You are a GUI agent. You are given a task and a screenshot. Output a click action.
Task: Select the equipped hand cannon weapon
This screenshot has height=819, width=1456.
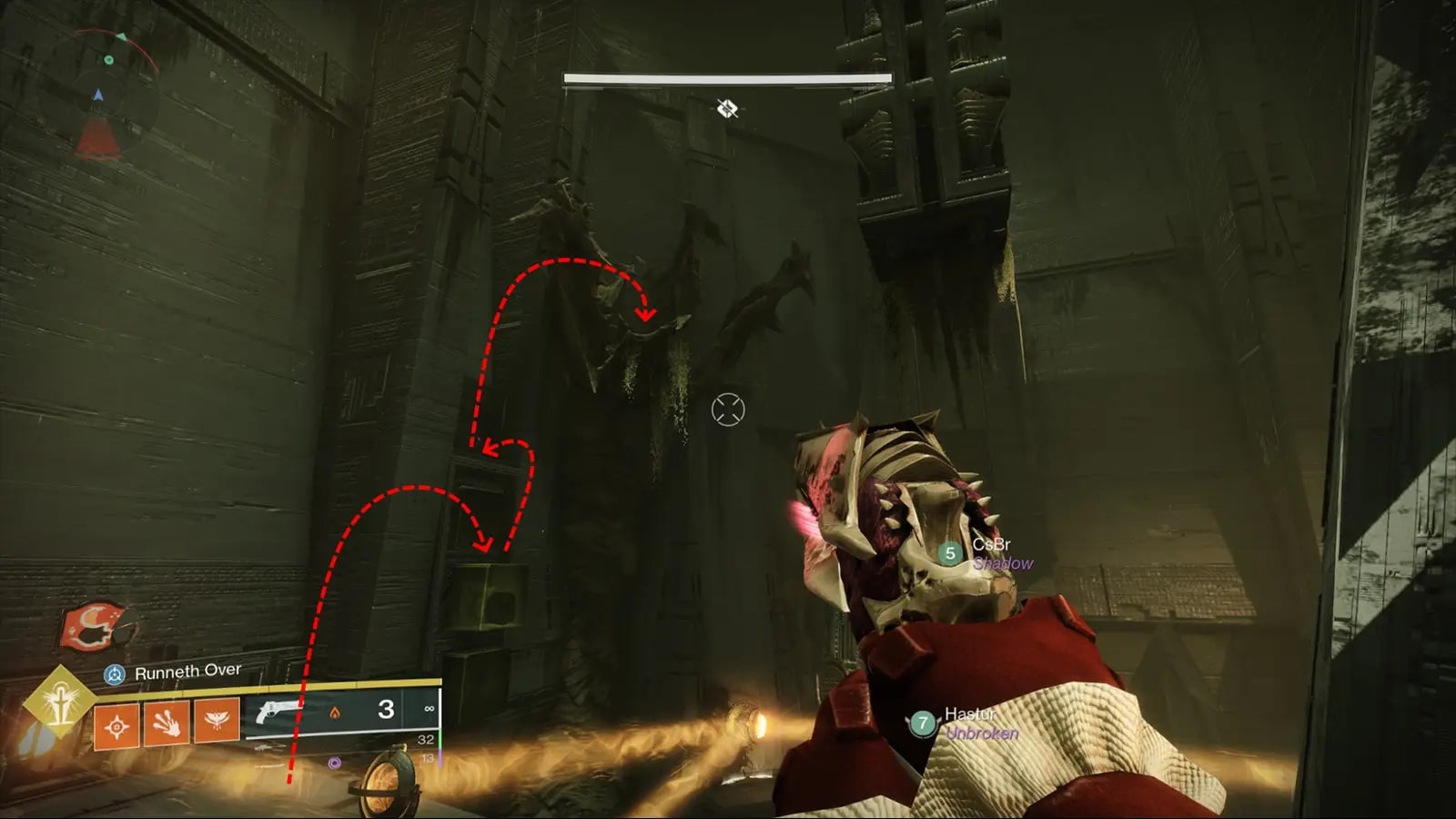[278, 713]
